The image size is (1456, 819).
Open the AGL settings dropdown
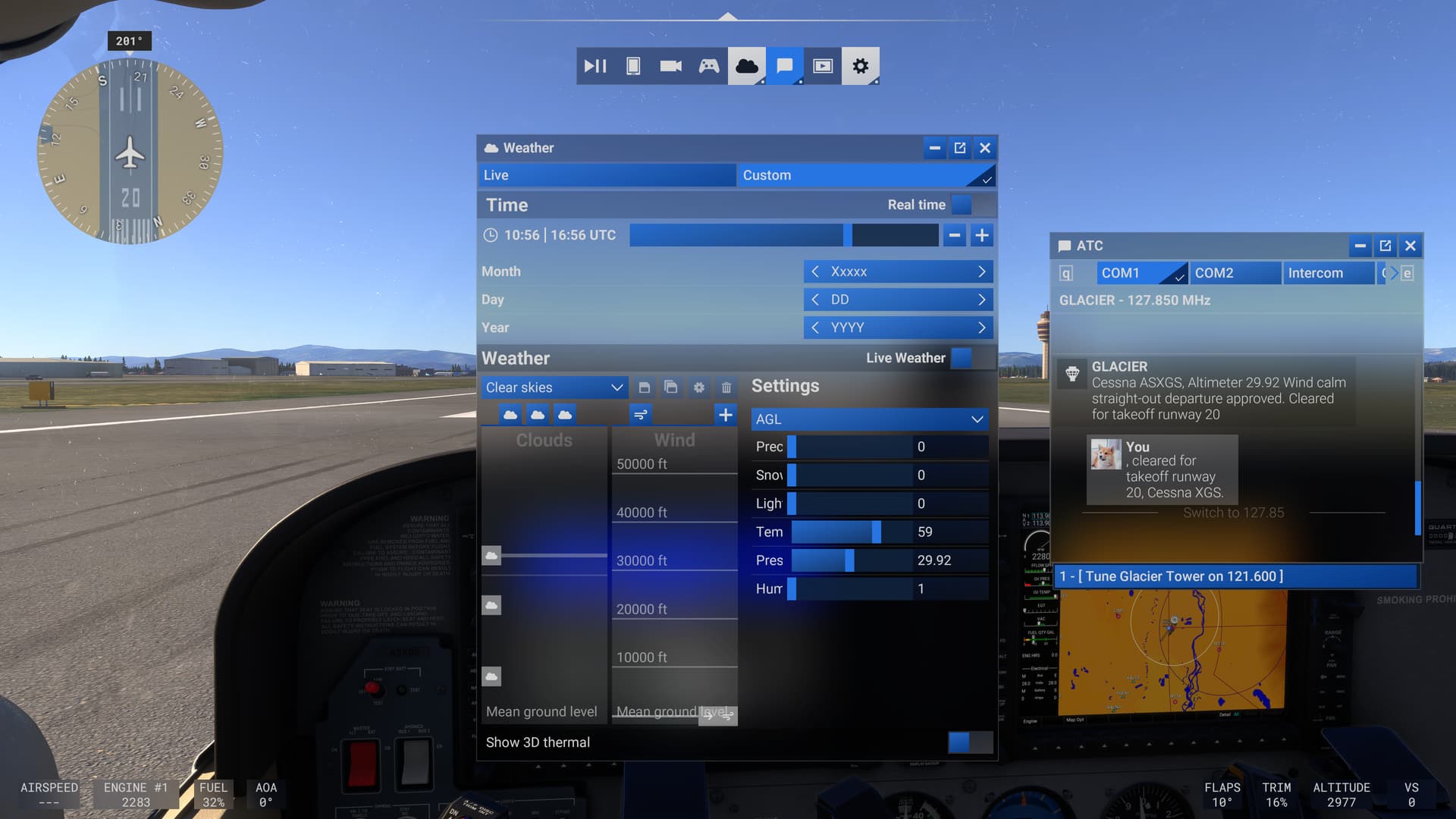point(869,419)
